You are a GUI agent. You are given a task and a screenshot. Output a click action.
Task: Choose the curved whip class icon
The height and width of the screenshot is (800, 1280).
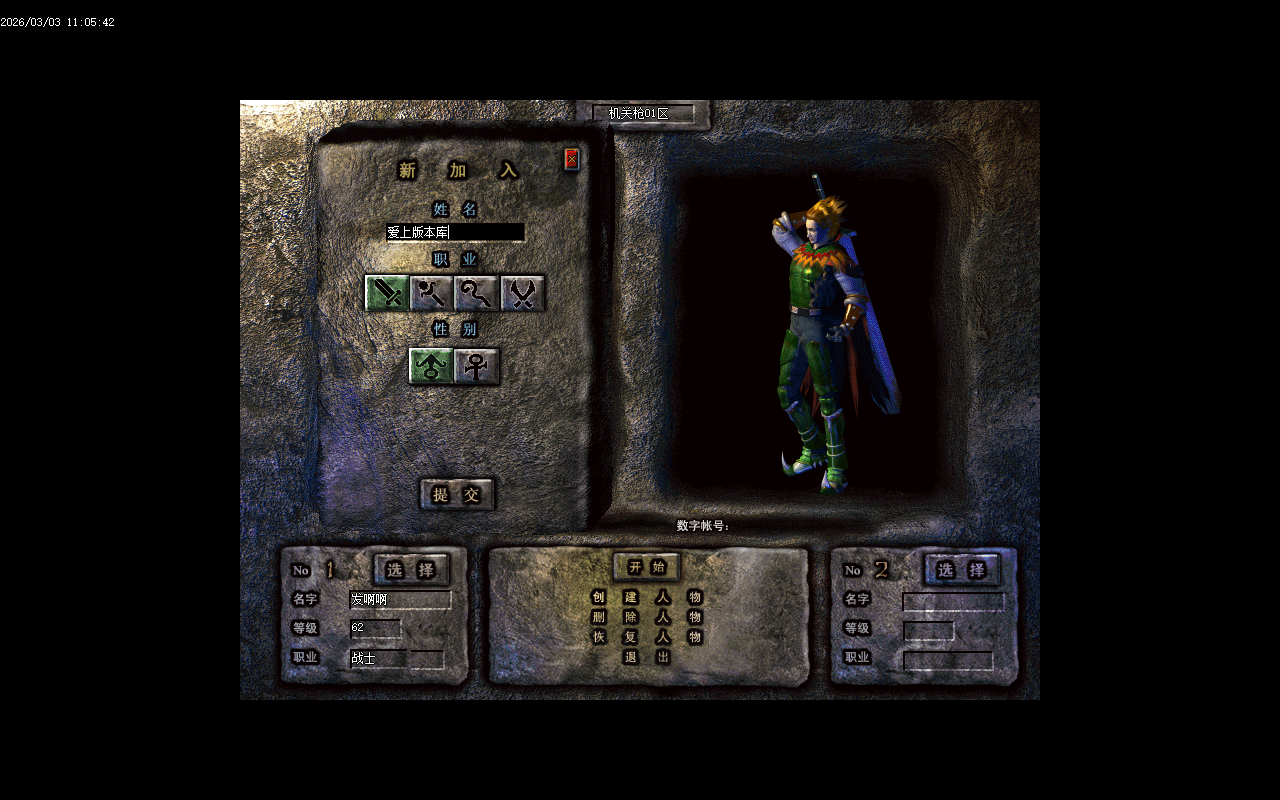pos(477,294)
